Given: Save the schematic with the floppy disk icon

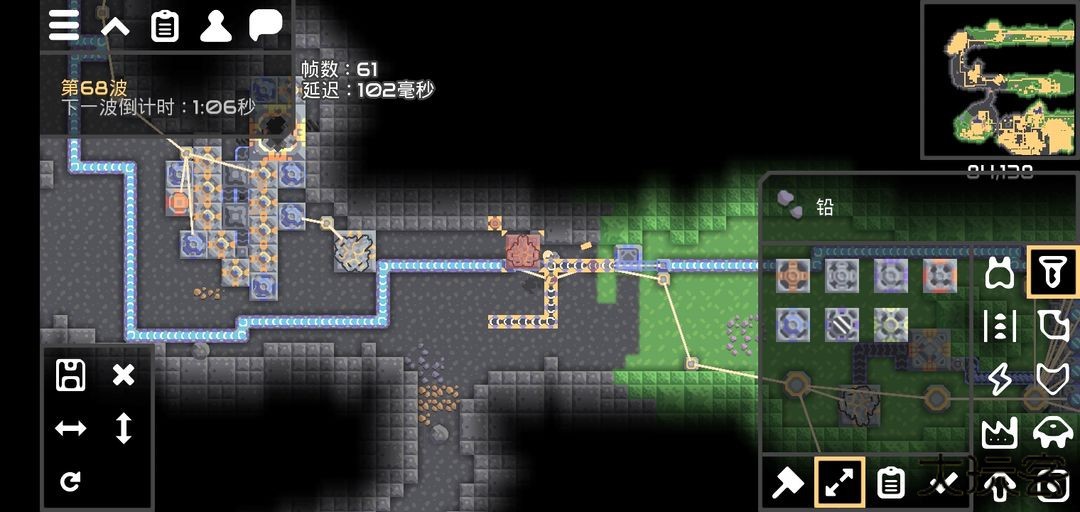Looking at the screenshot, I should pos(71,375).
